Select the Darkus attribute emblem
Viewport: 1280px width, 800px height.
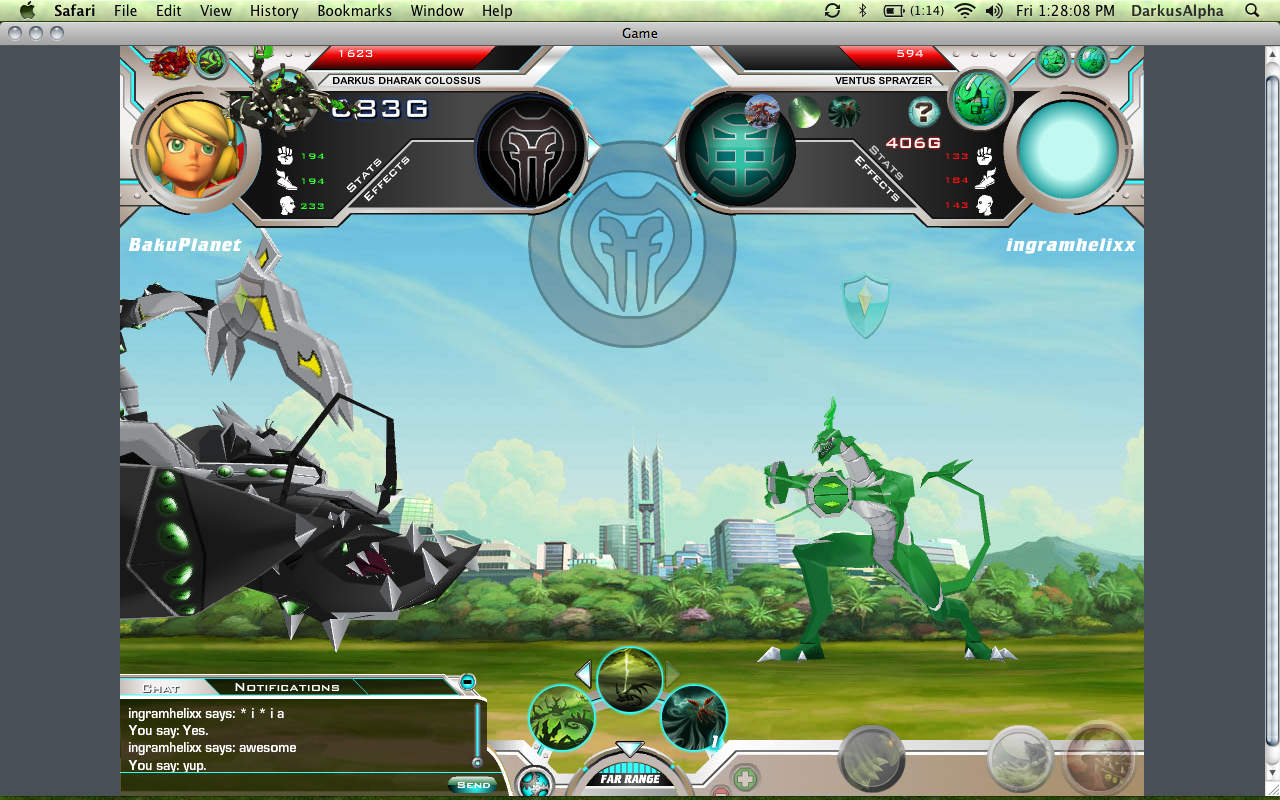pyautogui.click(x=530, y=150)
